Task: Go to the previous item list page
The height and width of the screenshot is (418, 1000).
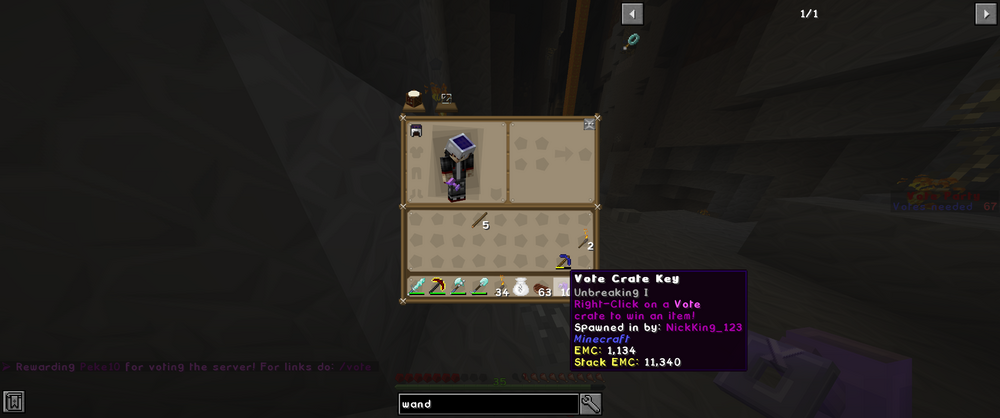Action: (x=632, y=13)
